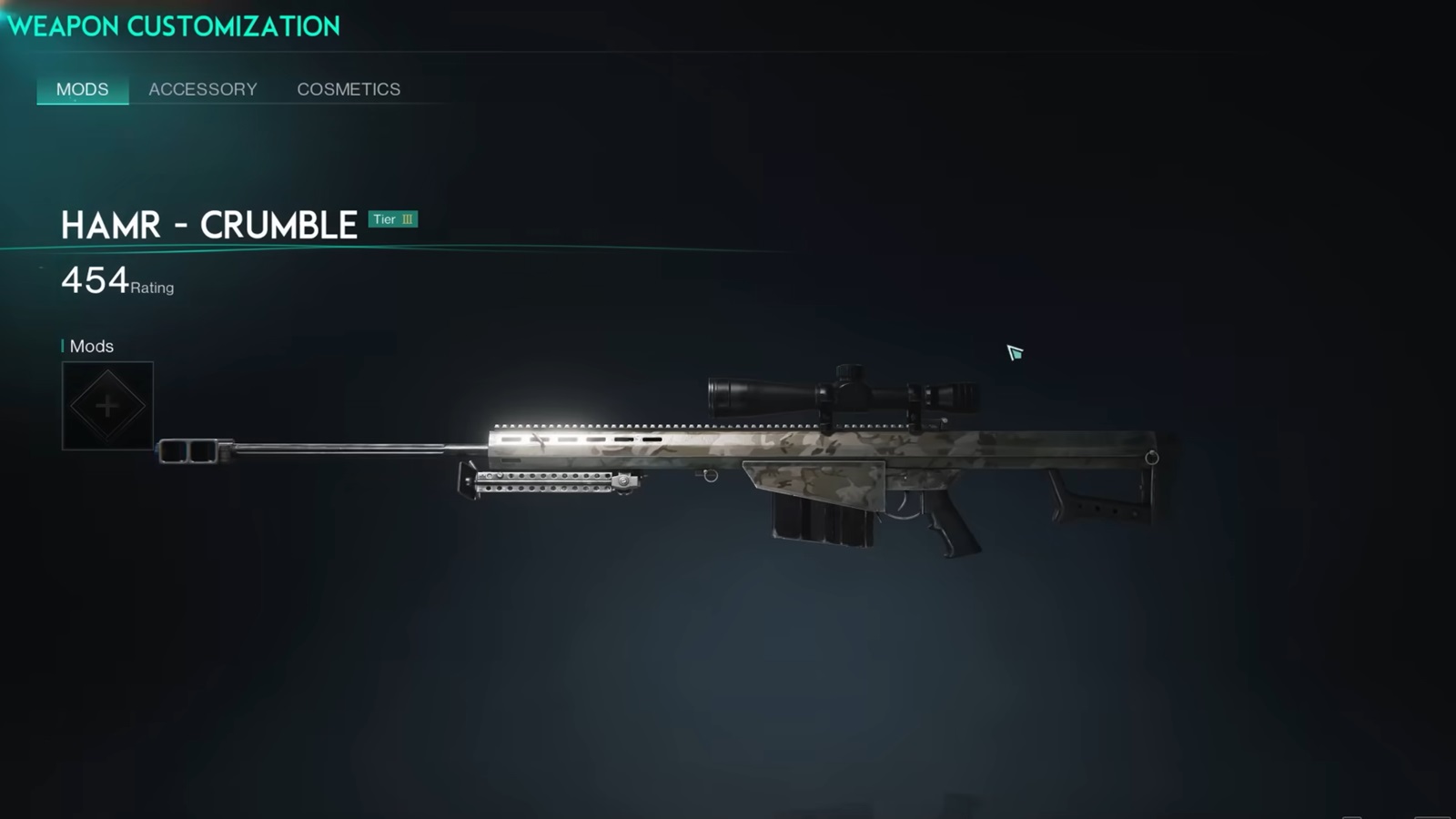Screen dimensions: 1456x819
Task: Click the scope elevation turret dial
Action: coord(848,373)
